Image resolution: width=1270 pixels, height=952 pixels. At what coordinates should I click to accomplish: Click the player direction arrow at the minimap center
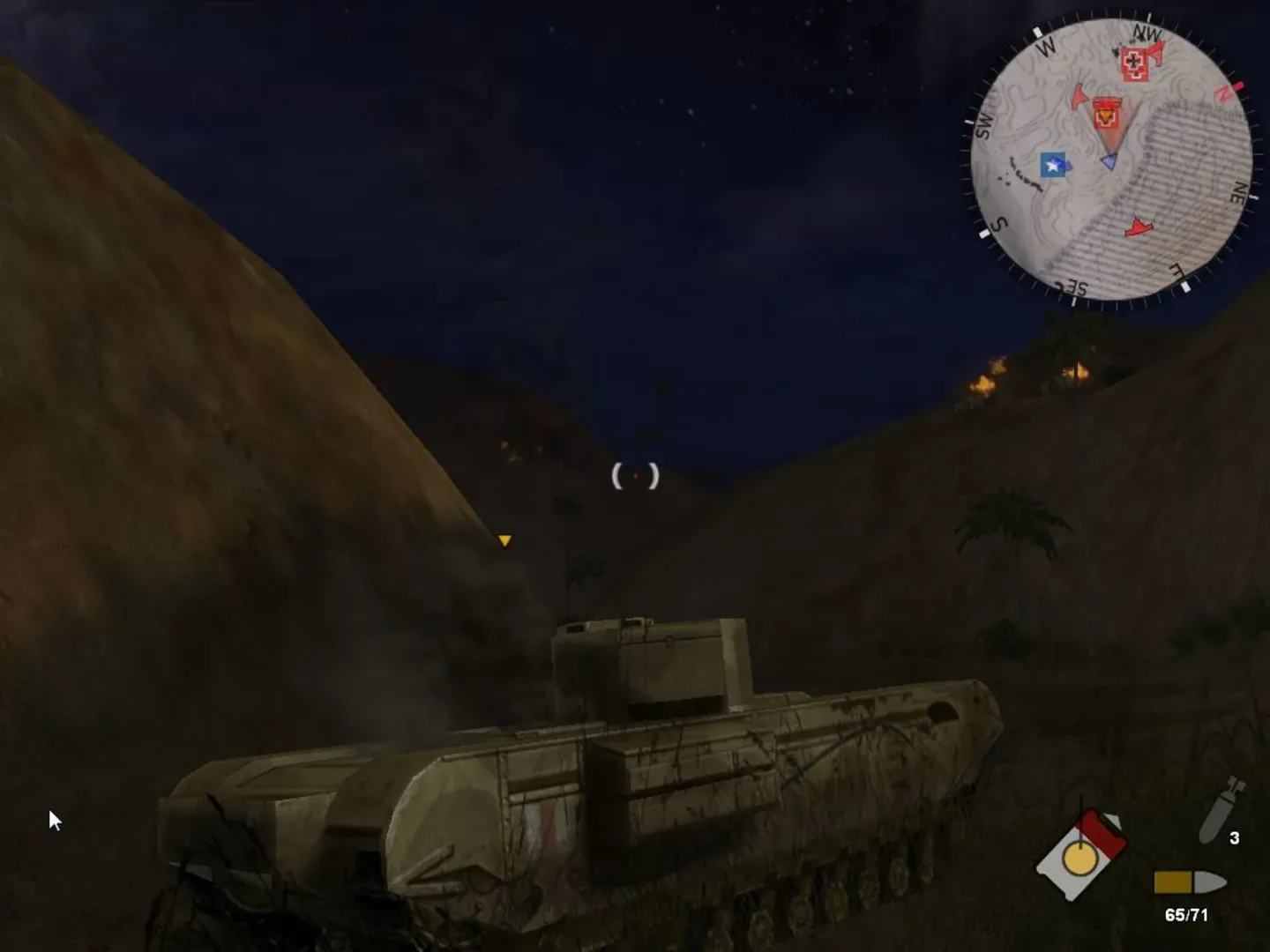pos(1109,160)
